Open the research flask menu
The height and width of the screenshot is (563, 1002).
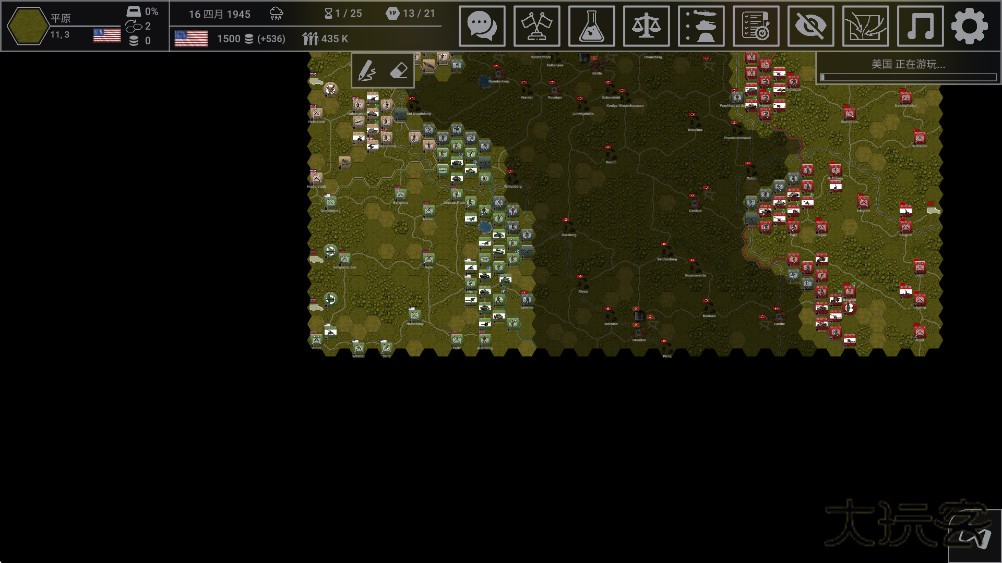[592, 26]
